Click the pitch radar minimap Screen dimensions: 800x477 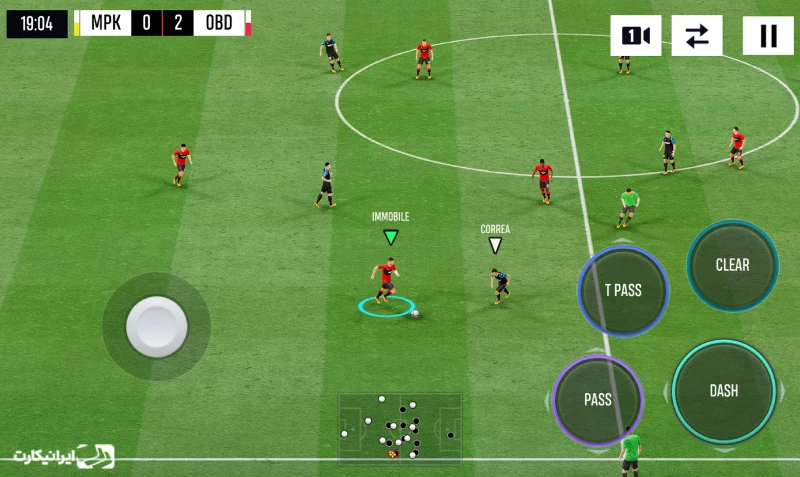coord(400,427)
